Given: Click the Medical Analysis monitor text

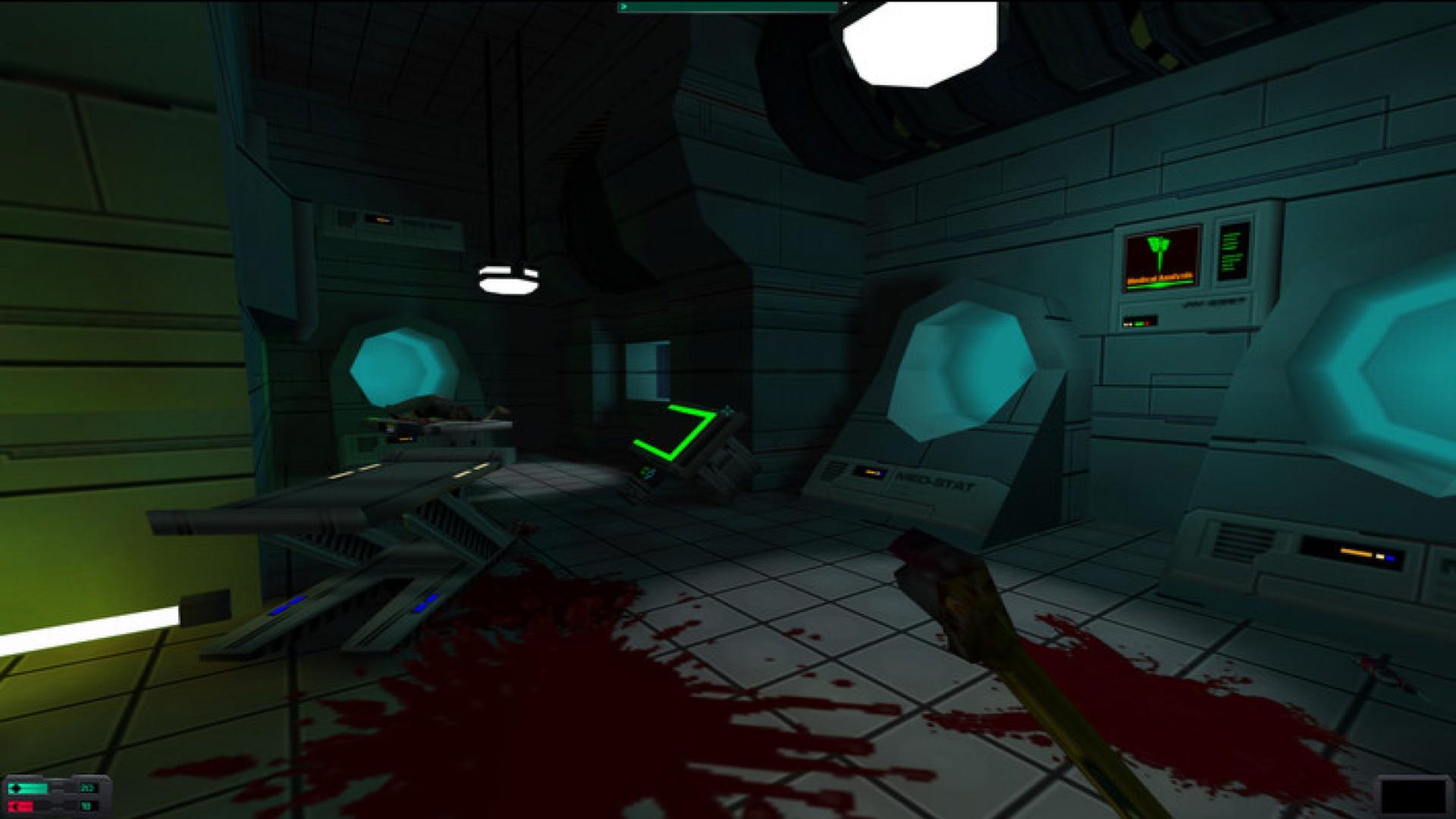Looking at the screenshot, I should 1159,277.
